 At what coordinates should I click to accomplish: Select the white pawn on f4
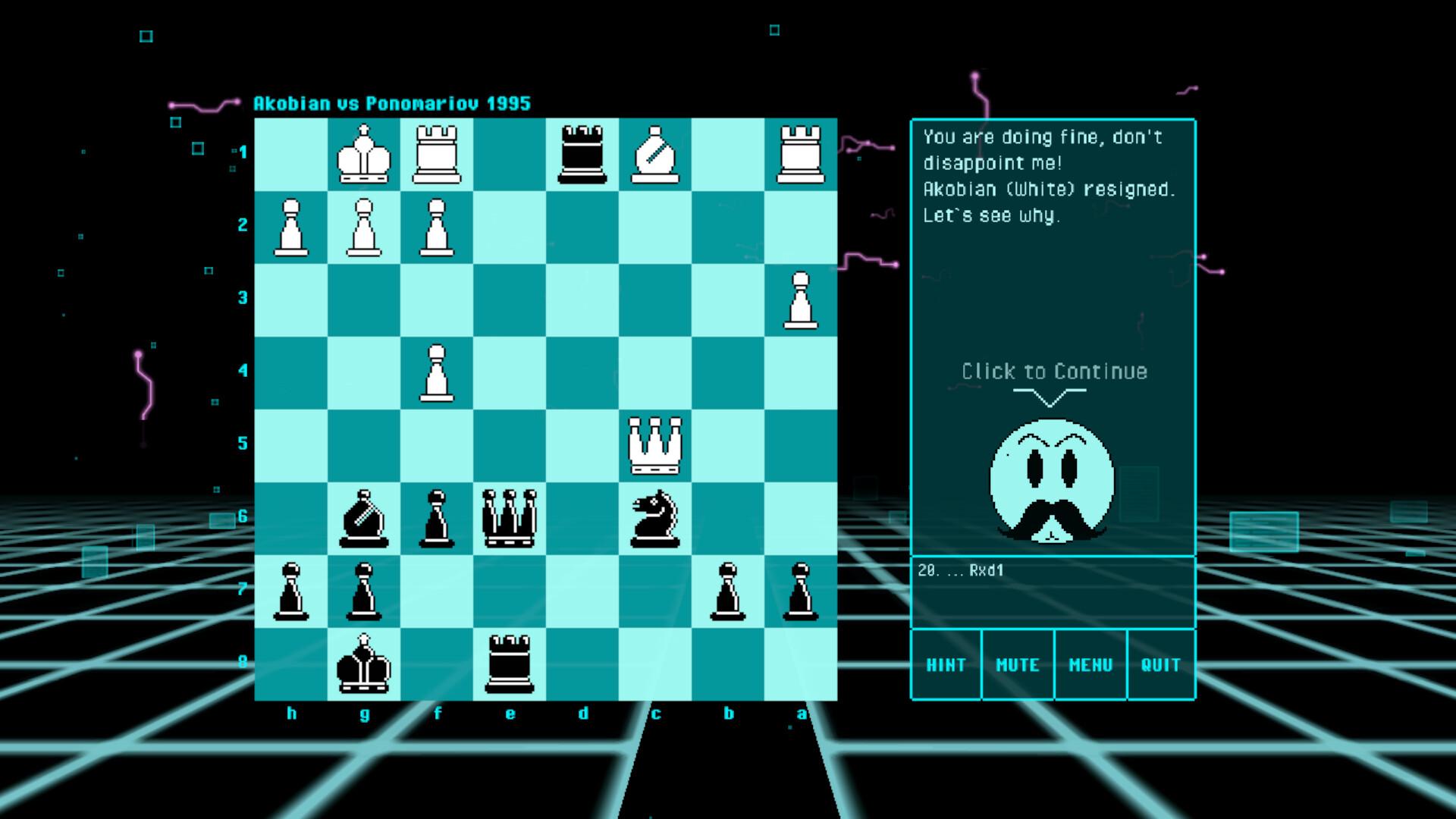coord(438,372)
